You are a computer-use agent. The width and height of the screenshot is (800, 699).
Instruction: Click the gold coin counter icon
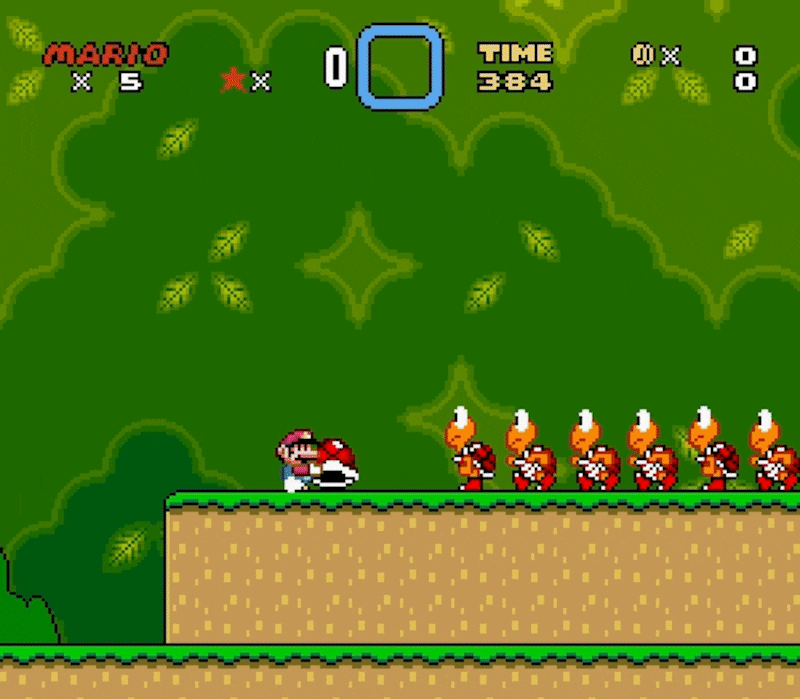641,54
